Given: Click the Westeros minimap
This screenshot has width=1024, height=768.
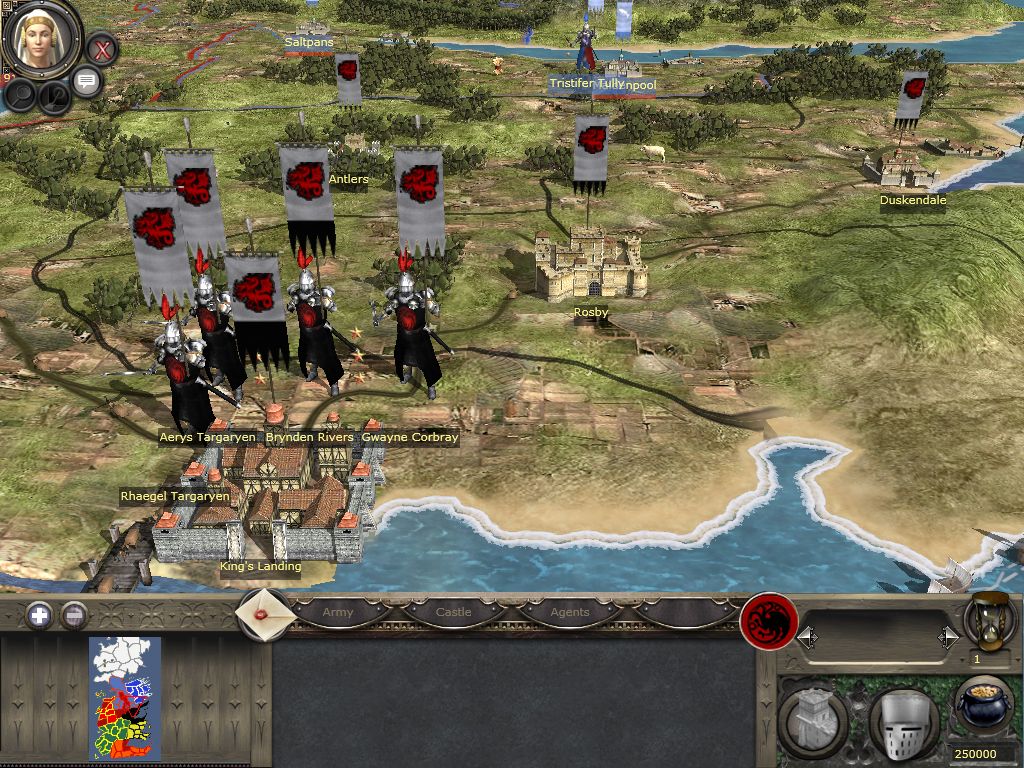Looking at the screenshot, I should pos(125,698).
